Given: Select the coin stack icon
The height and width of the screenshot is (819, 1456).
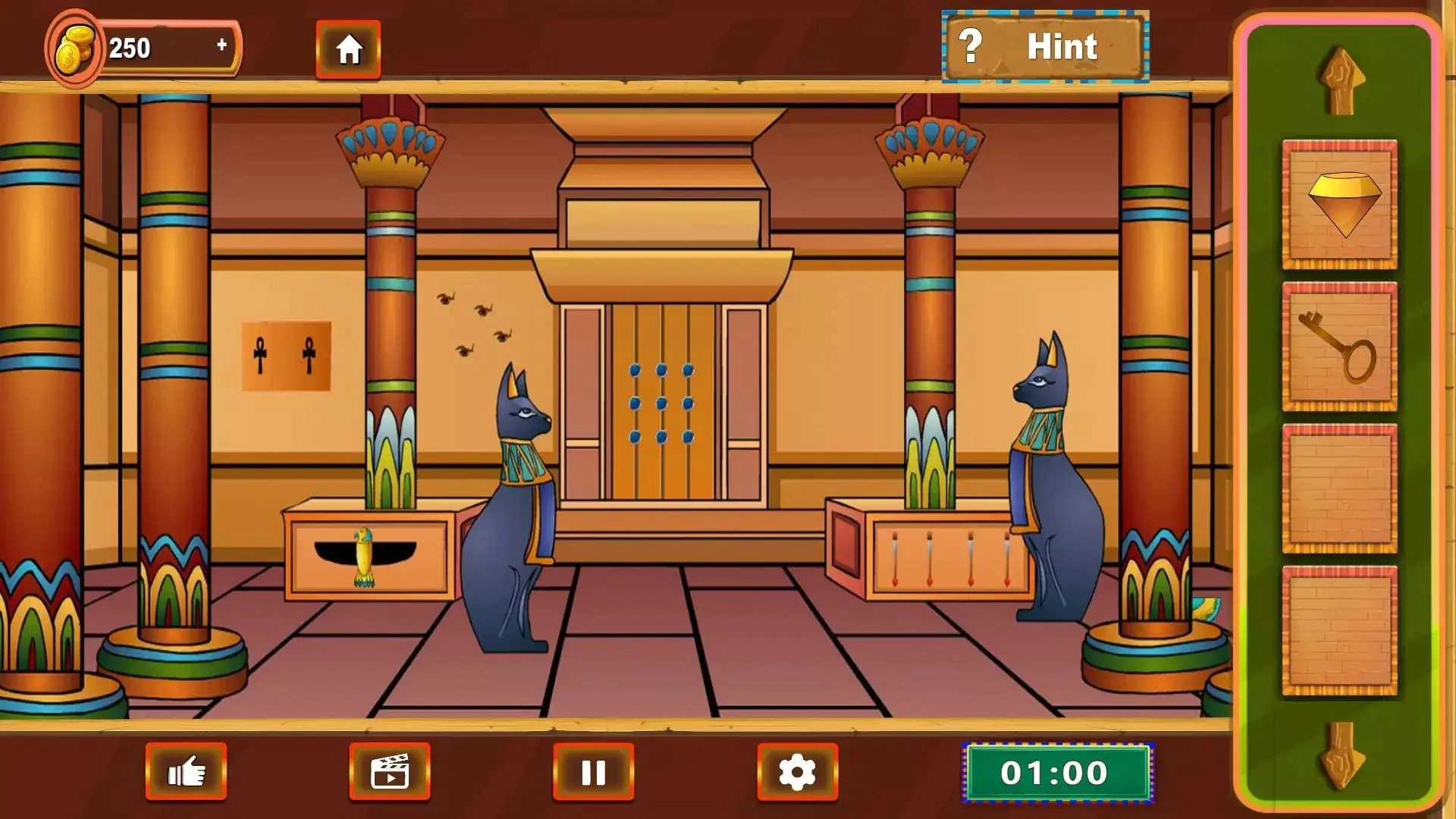Looking at the screenshot, I should tap(74, 47).
